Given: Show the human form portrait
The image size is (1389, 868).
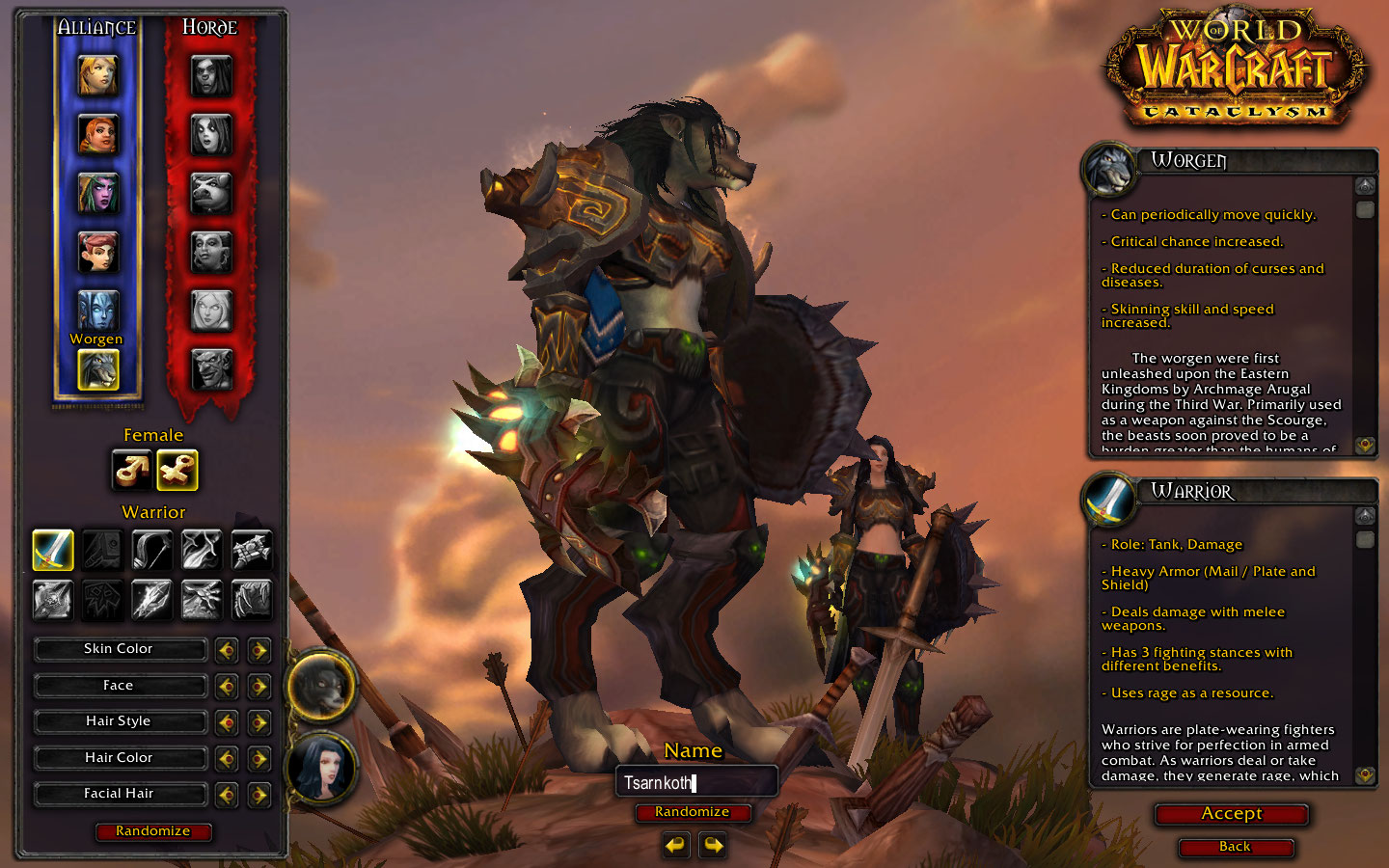Looking at the screenshot, I should pos(323,767).
